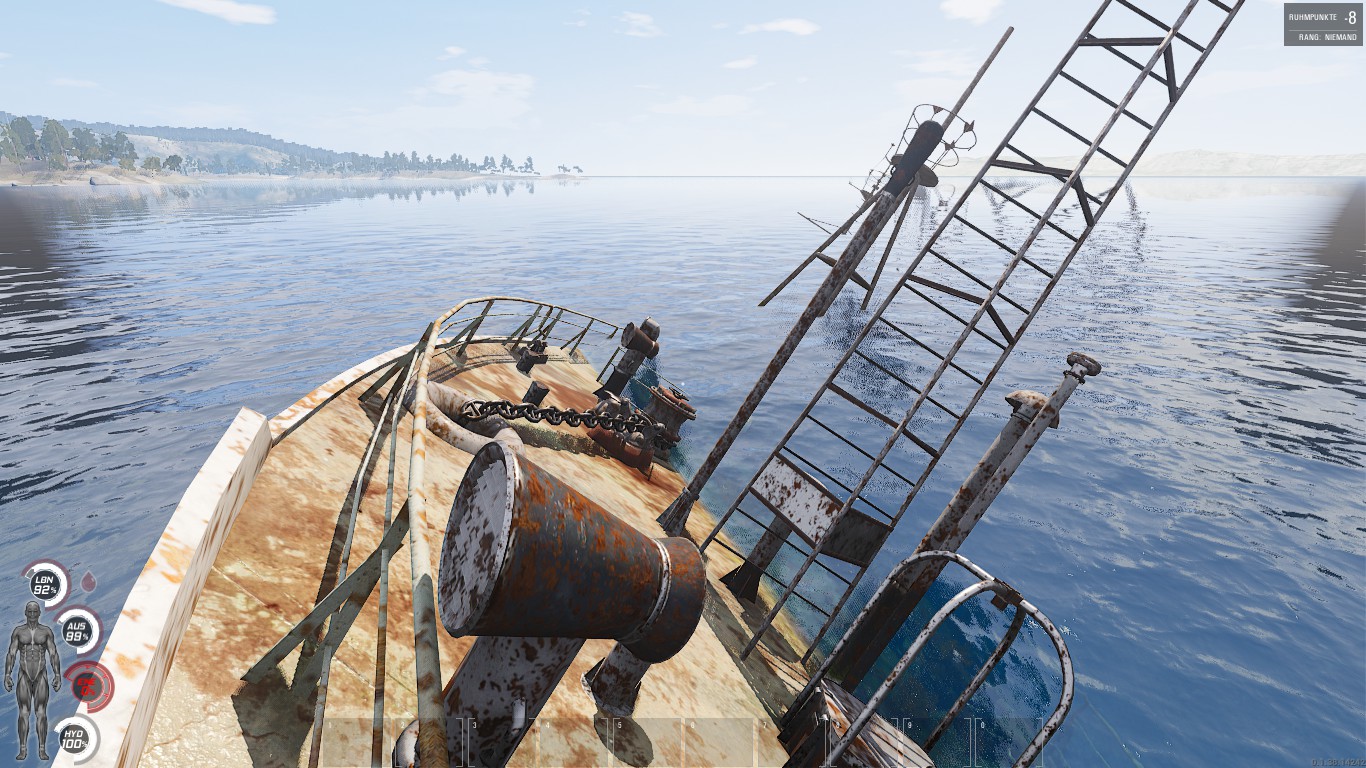Click the body condition figure icon

(x=32, y=678)
